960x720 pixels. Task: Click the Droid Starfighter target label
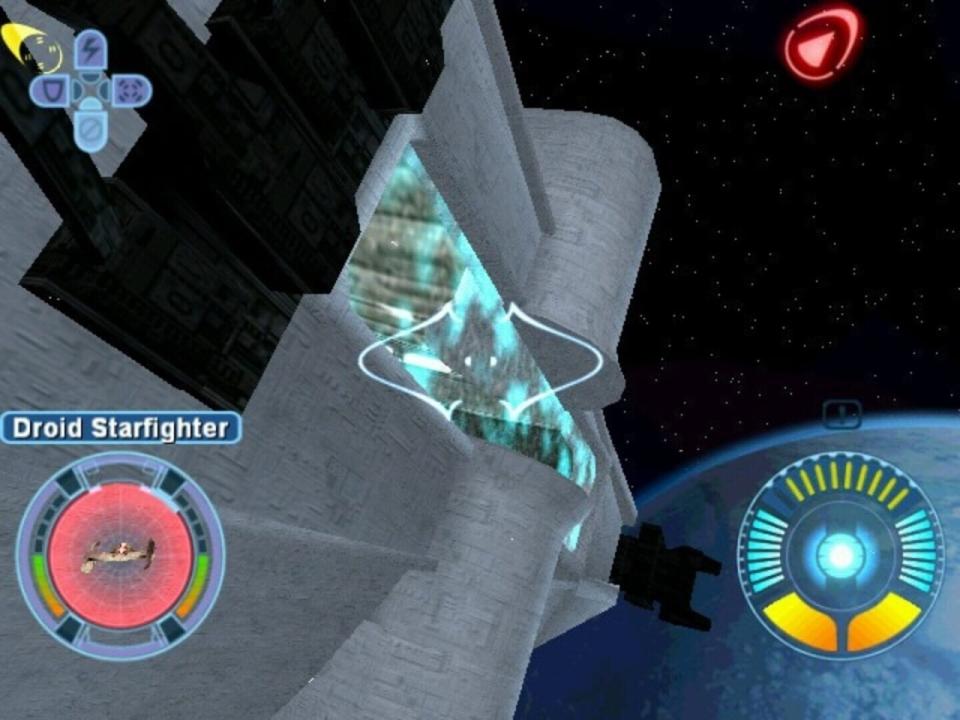pos(120,429)
